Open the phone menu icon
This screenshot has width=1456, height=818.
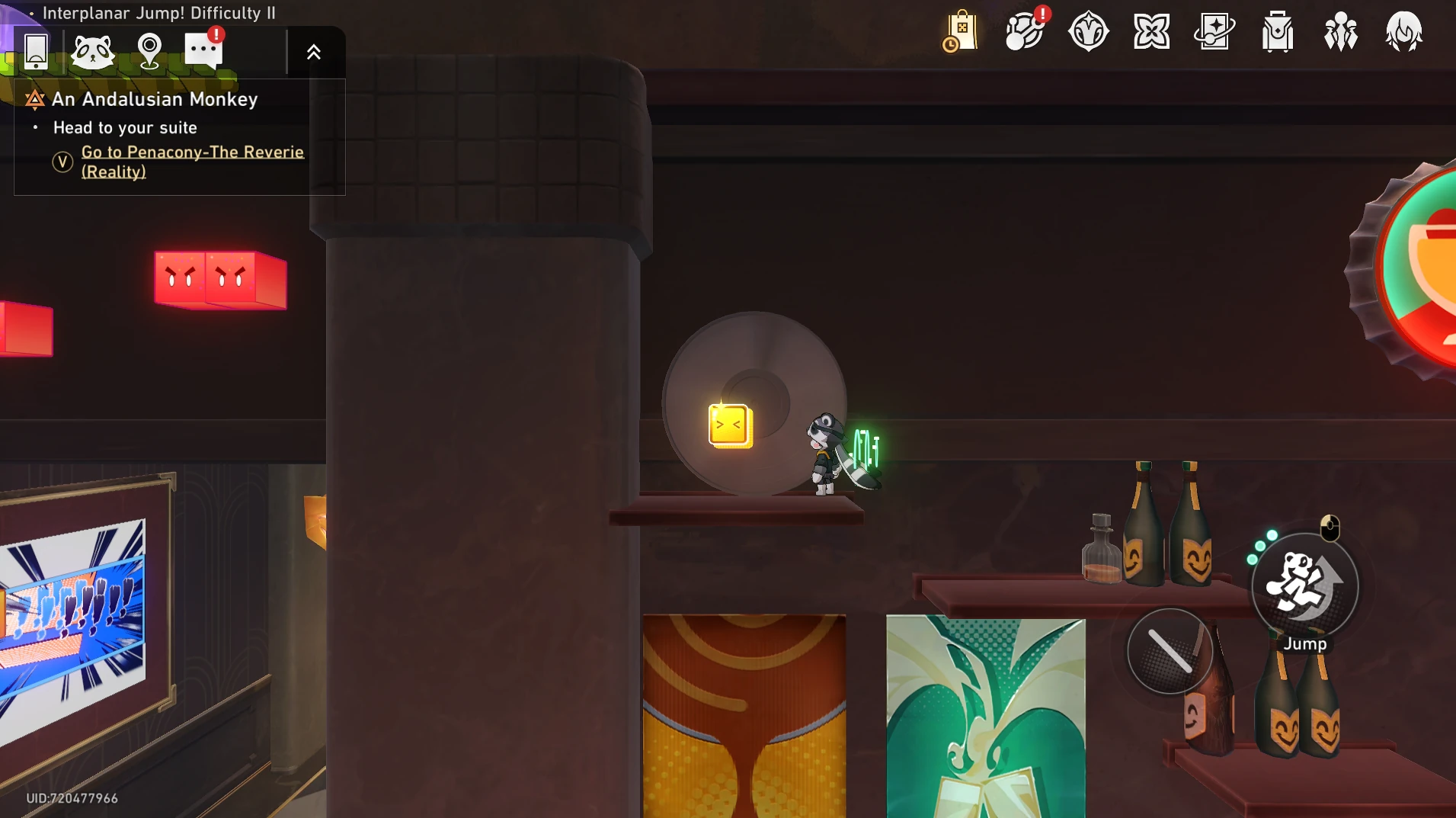coord(36,51)
